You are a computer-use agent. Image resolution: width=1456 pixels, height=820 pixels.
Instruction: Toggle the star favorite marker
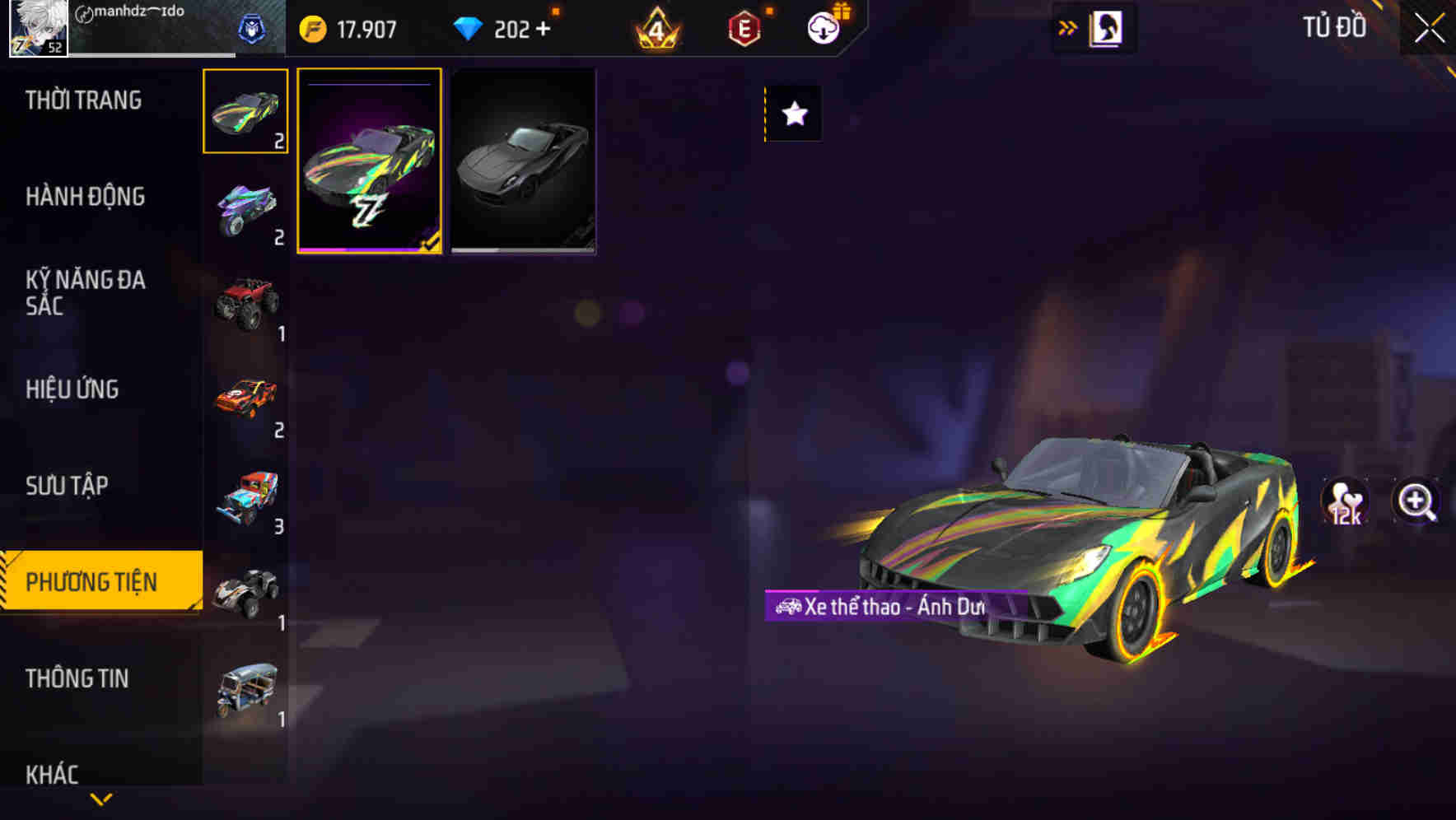point(793,114)
